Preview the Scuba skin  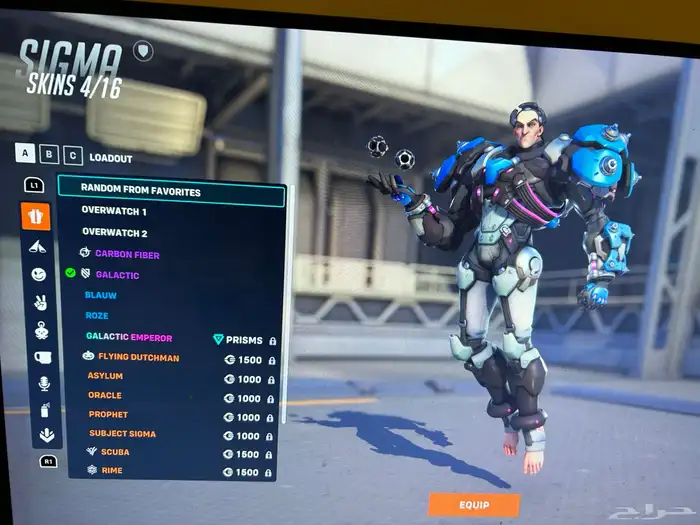click(115, 452)
